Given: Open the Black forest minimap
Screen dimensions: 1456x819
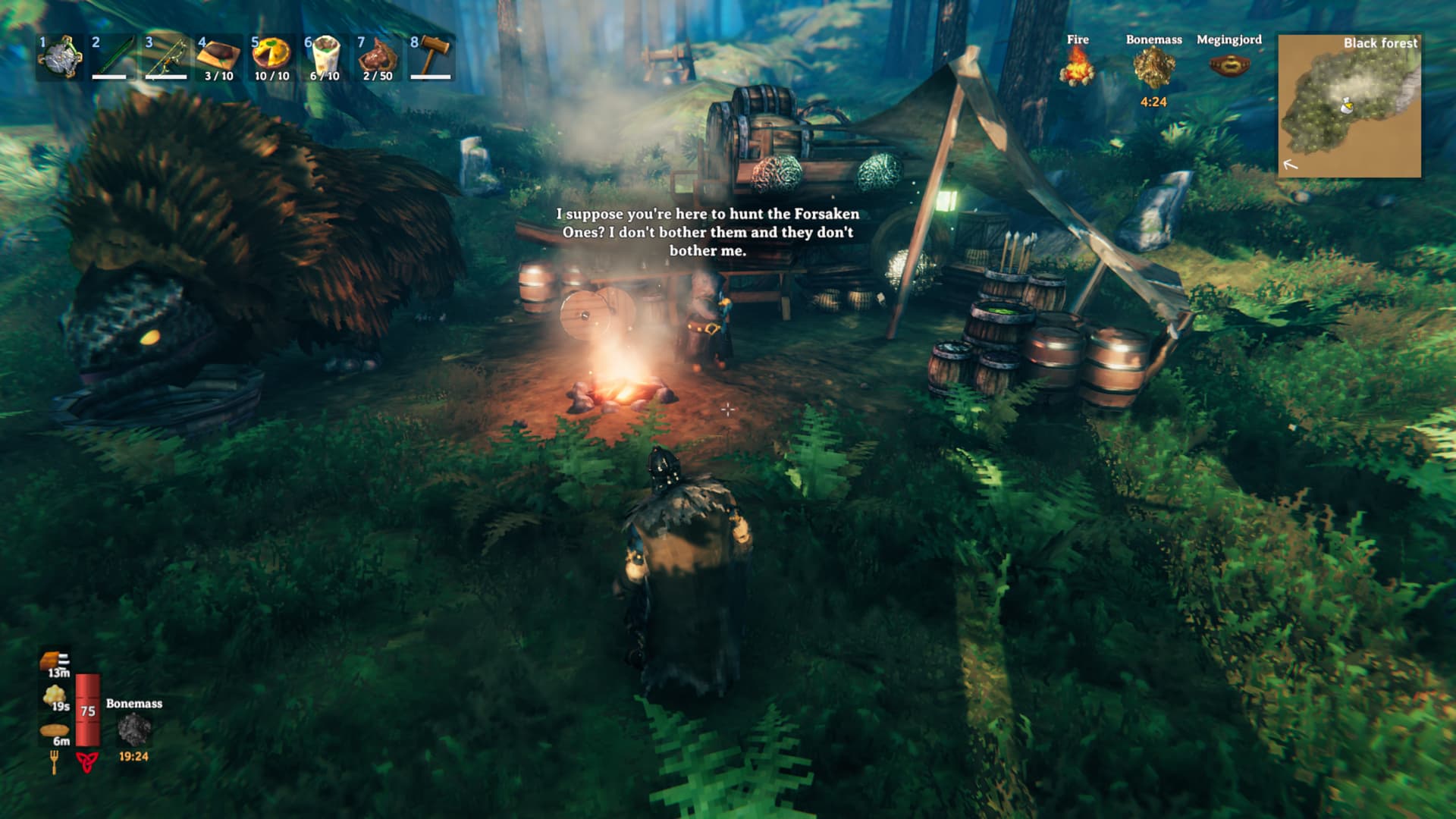Looking at the screenshot, I should (1349, 106).
